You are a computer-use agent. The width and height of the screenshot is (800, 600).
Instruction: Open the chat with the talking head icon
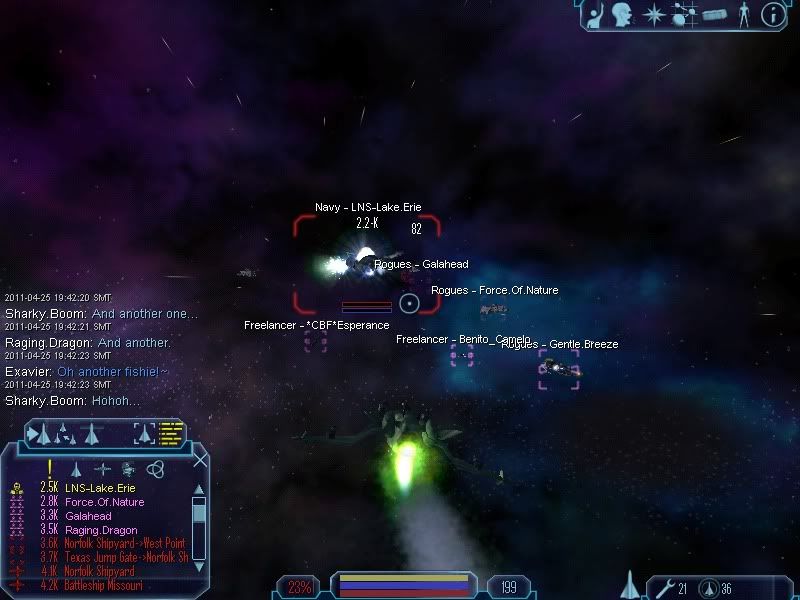624,14
